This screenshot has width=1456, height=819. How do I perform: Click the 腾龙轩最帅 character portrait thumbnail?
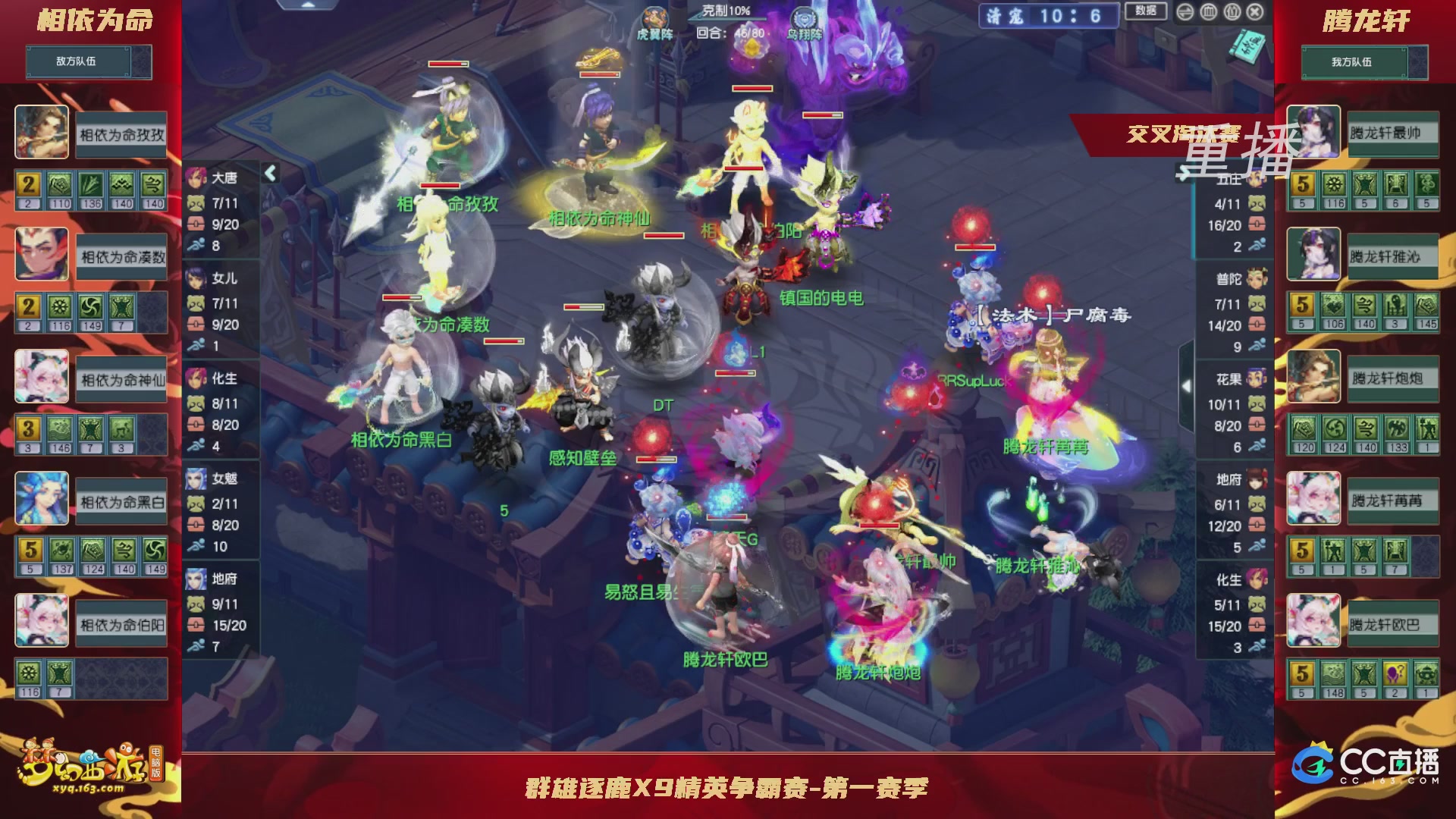1313,131
